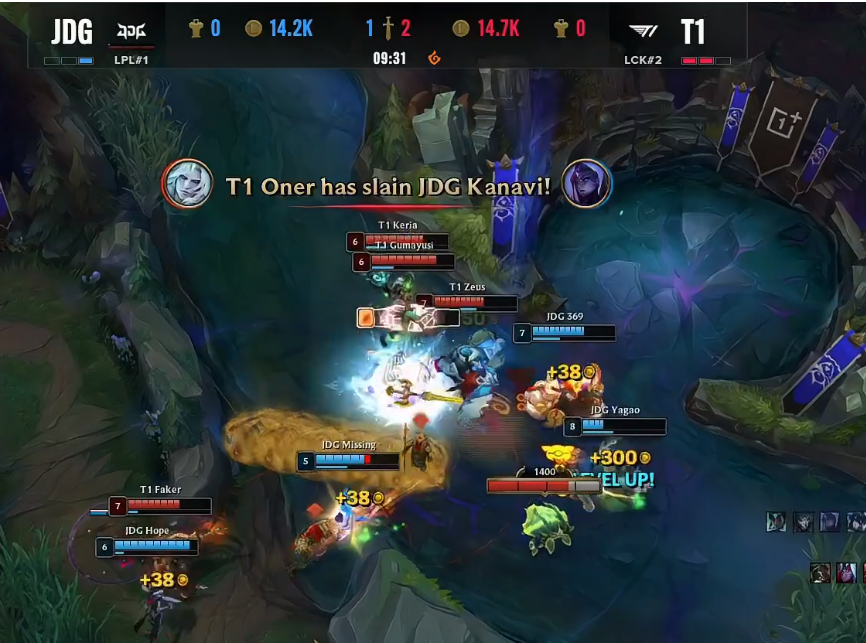This screenshot has height=643, width=866.
Task: Click the T1 team logo in scoreboard
Action: pyautogui.click(x=644, y=31)
